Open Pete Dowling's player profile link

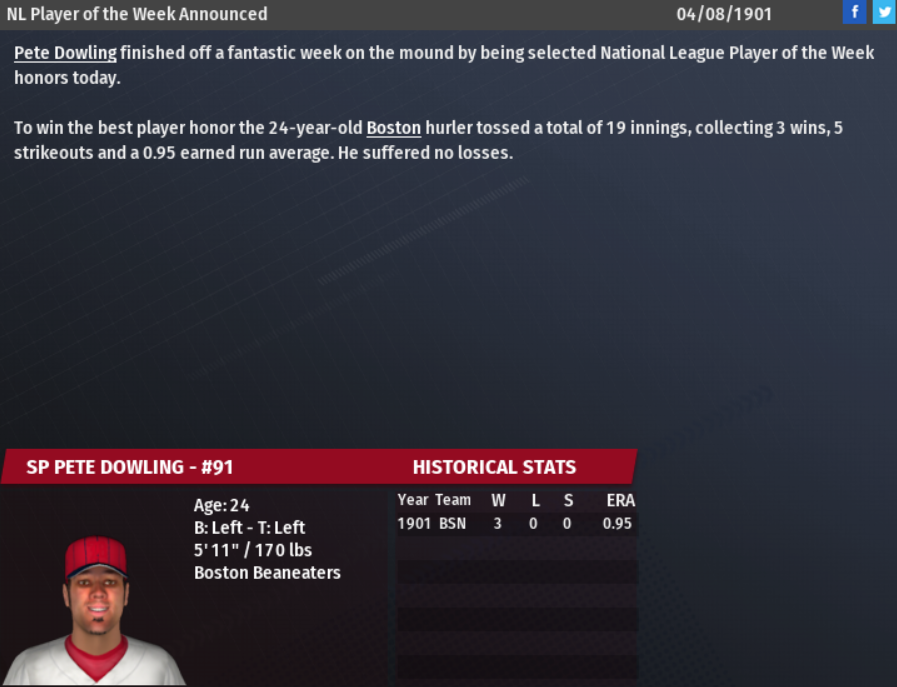pos(65,53)
